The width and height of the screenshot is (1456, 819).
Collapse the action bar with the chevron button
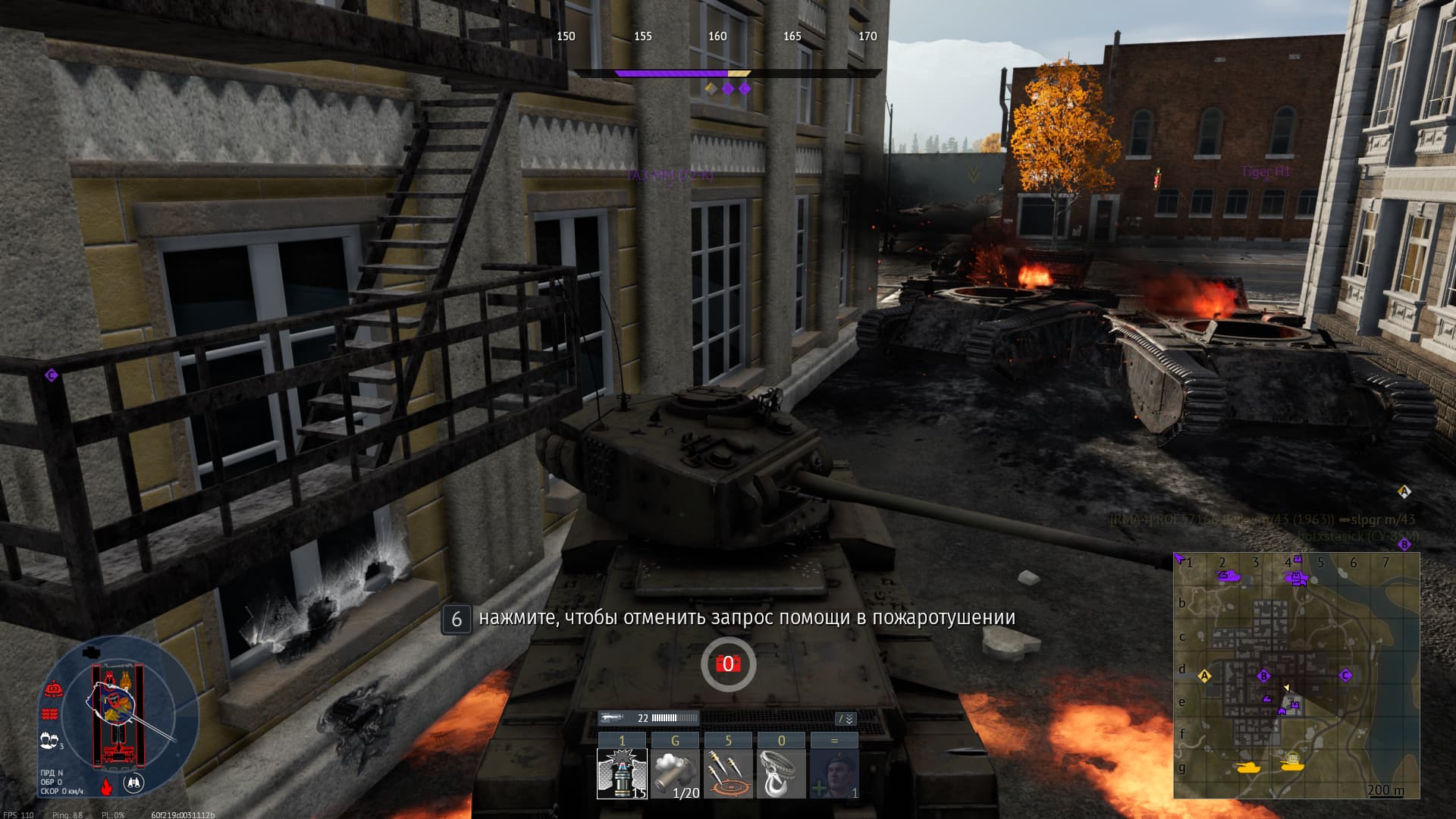coord(846,718)
